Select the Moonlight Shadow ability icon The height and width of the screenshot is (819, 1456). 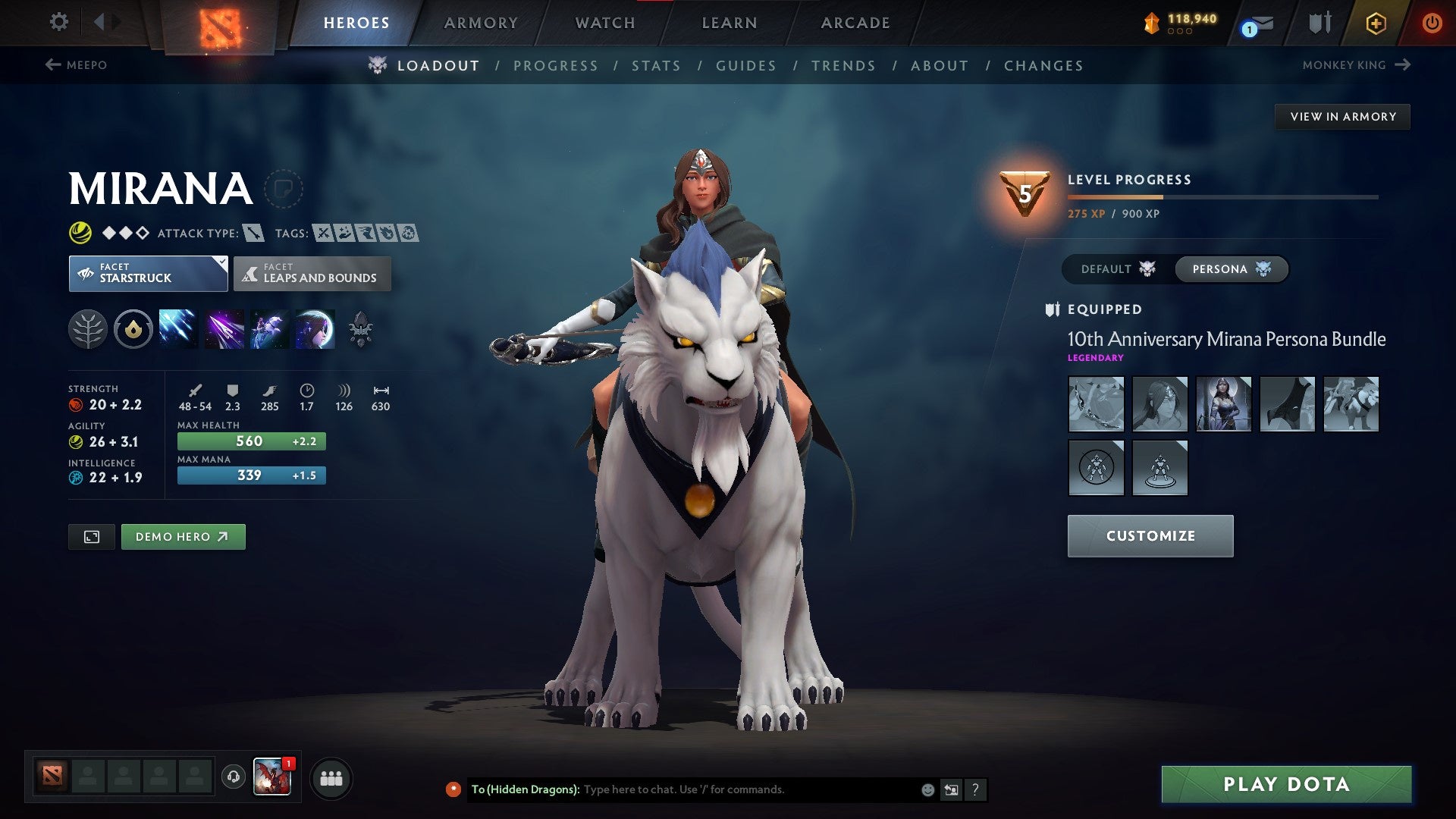click(x=312, y=329)
